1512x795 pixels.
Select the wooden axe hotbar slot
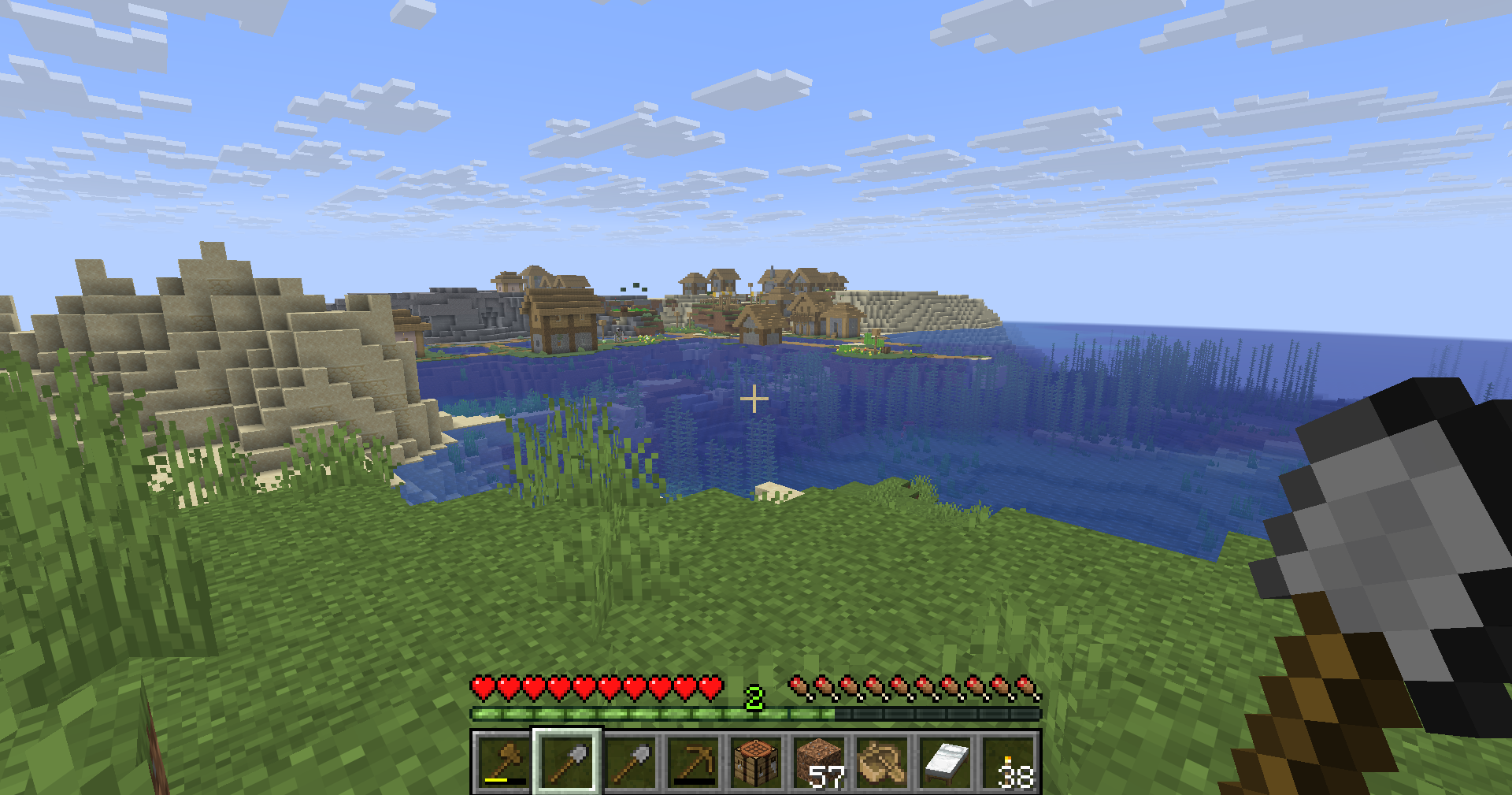pyautogui.click(x=504, y=762)
